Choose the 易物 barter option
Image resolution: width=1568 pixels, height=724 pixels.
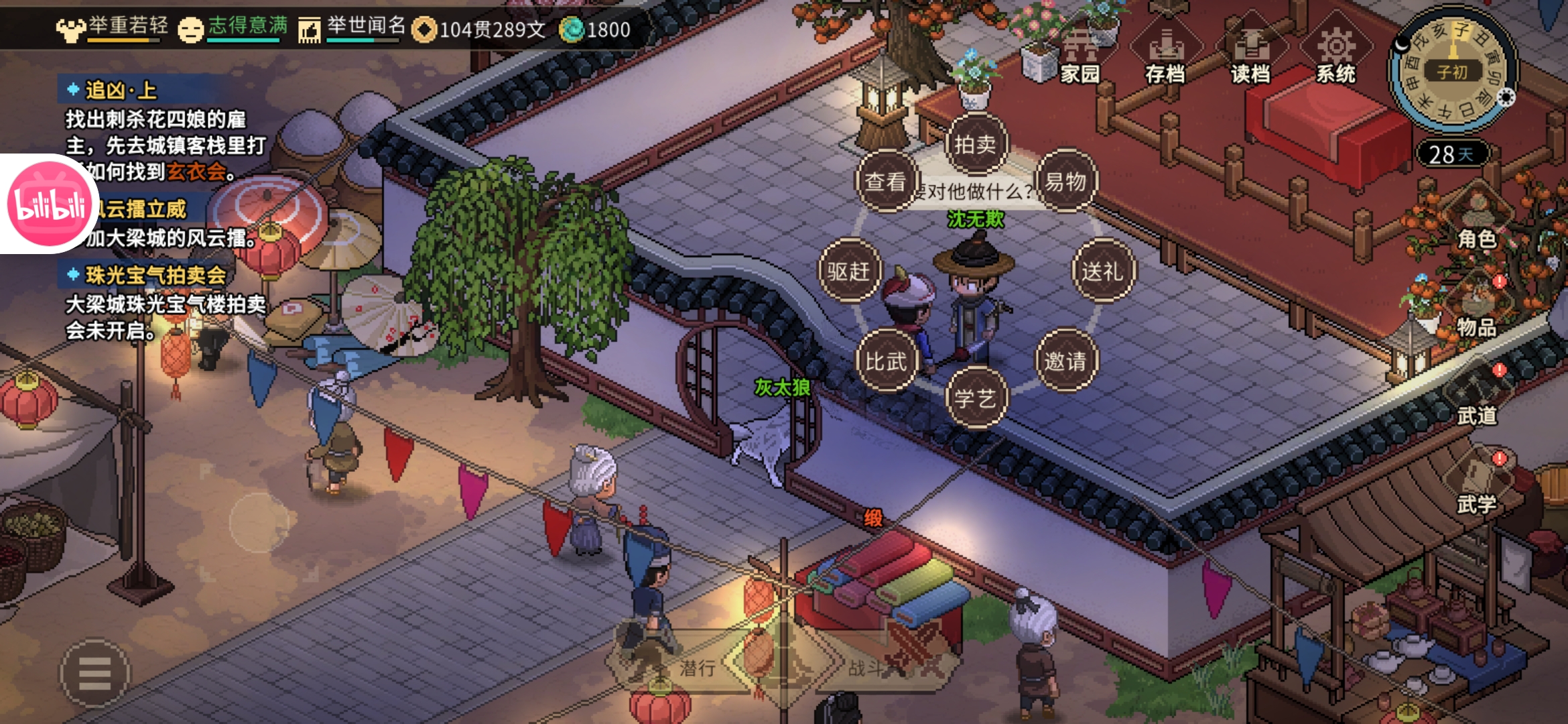click(1065, 182)
